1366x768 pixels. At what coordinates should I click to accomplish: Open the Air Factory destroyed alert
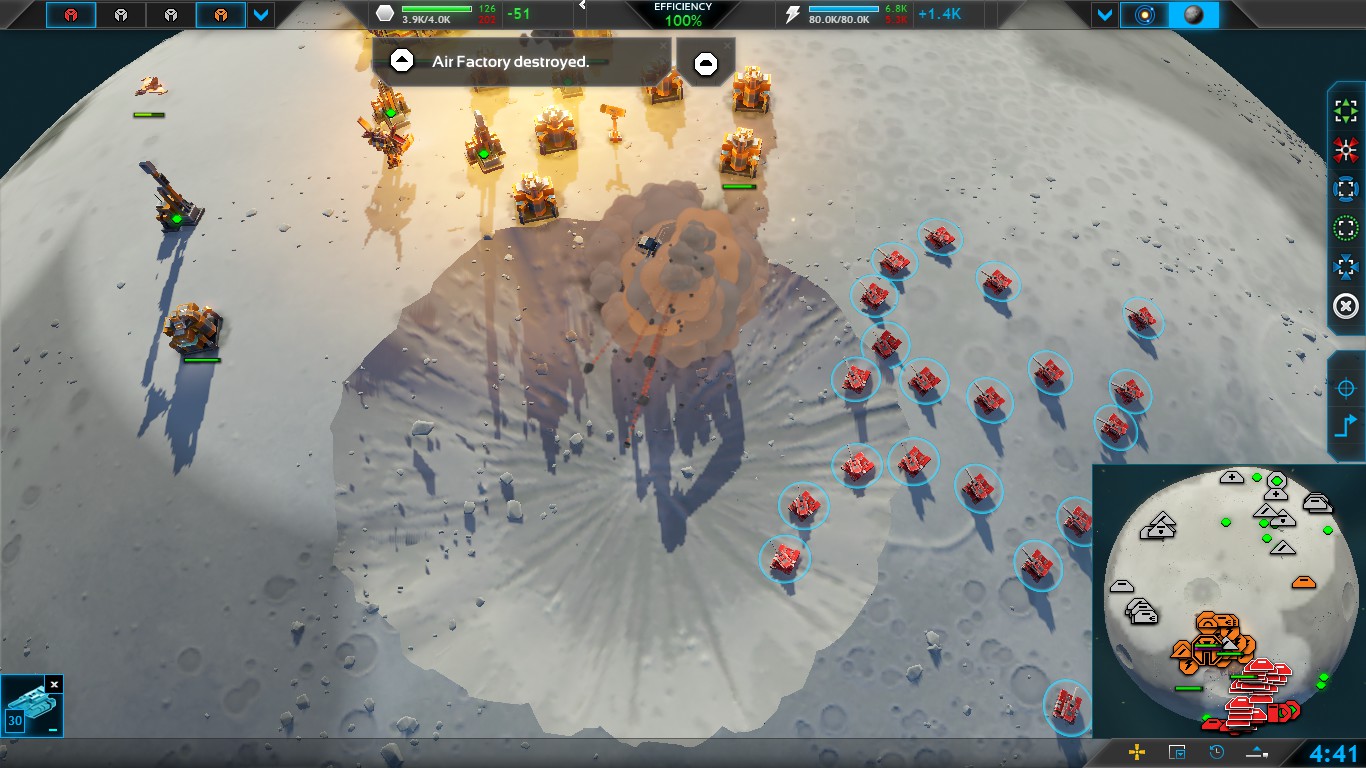coord(520,61)
